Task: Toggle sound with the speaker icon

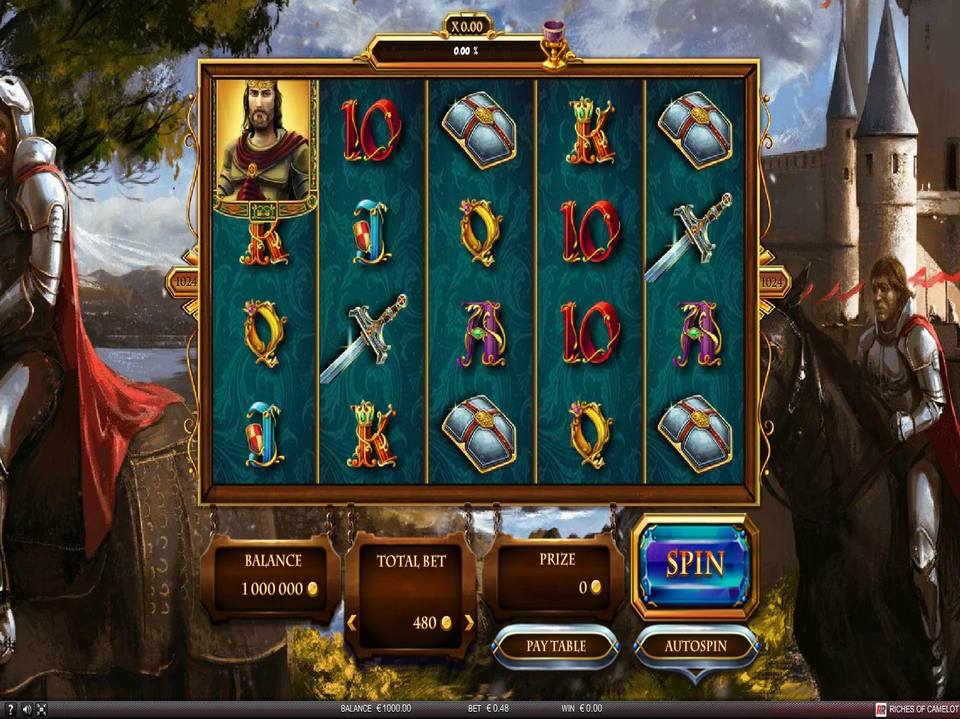Action: [27, 710]
